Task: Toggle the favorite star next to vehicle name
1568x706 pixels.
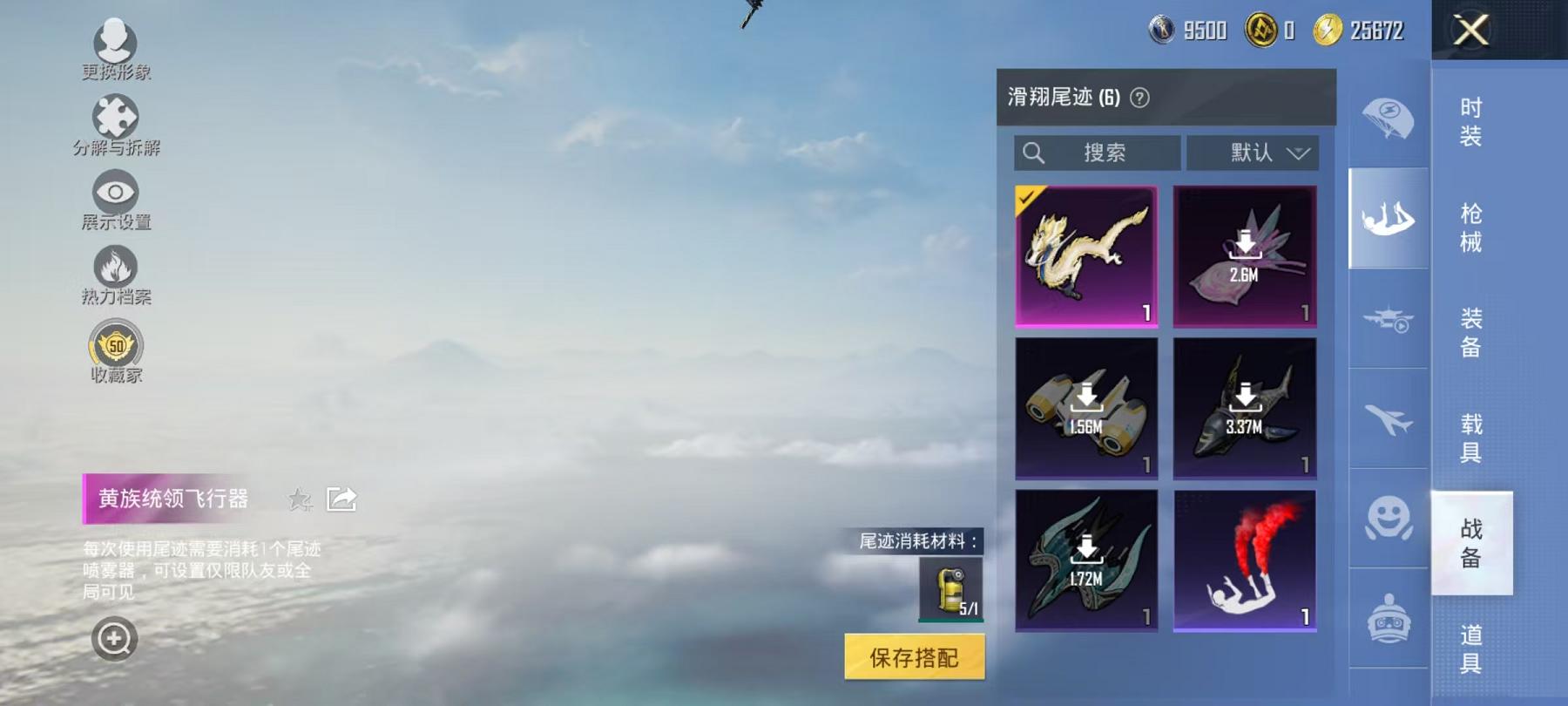Action: 300,499
